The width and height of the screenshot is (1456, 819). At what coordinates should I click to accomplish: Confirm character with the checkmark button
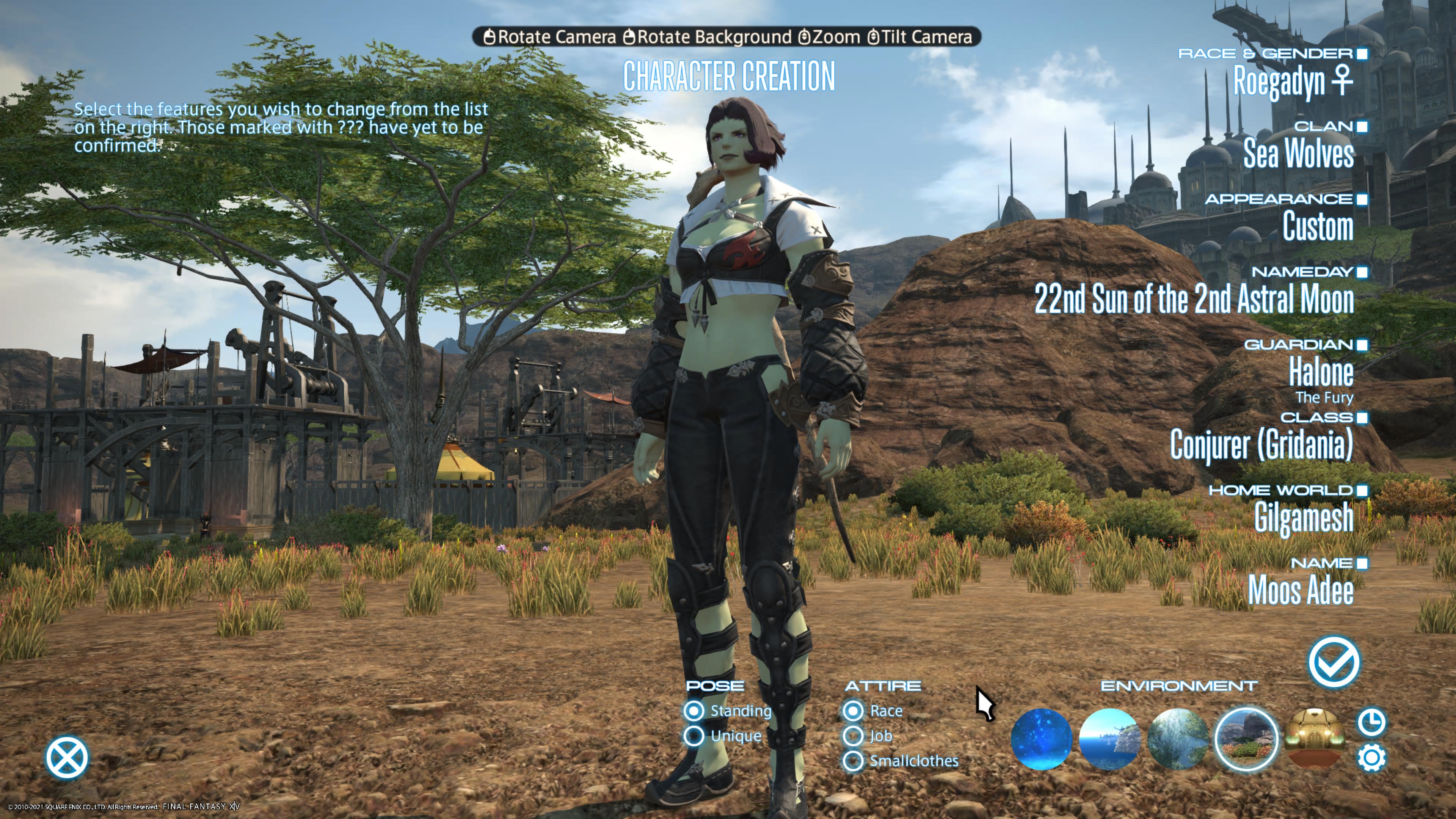(x=1334, y=662)
